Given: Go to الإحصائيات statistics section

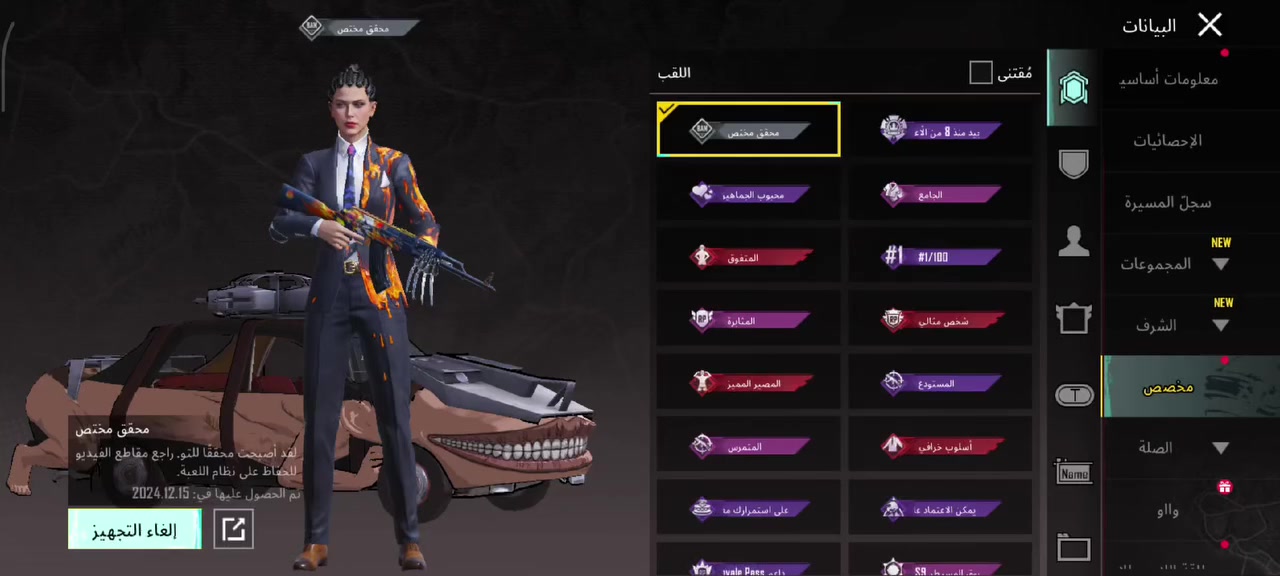Looking at the screenshot, I should [1168, 141].
